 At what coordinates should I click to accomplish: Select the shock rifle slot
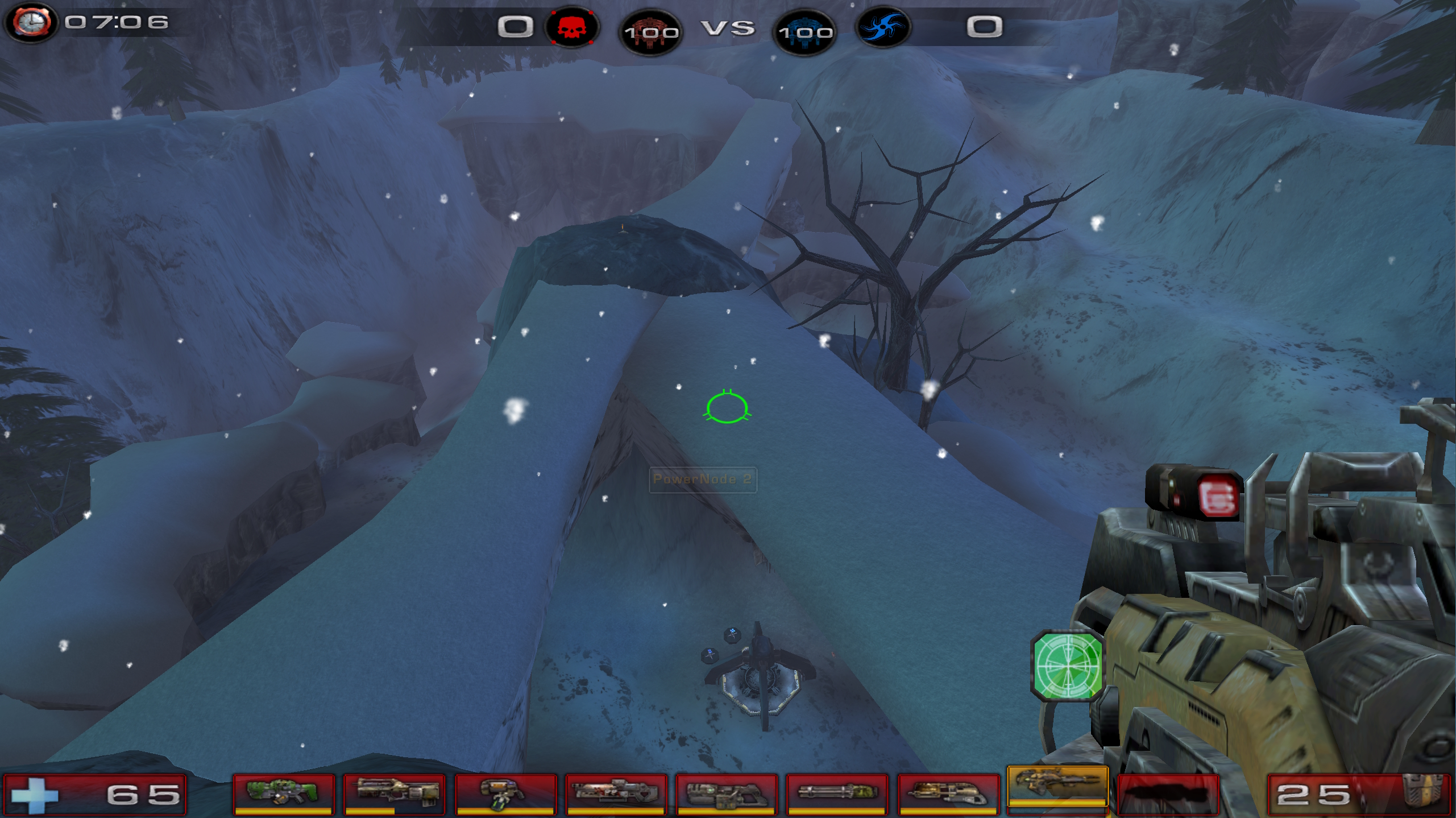coord(615,792)
